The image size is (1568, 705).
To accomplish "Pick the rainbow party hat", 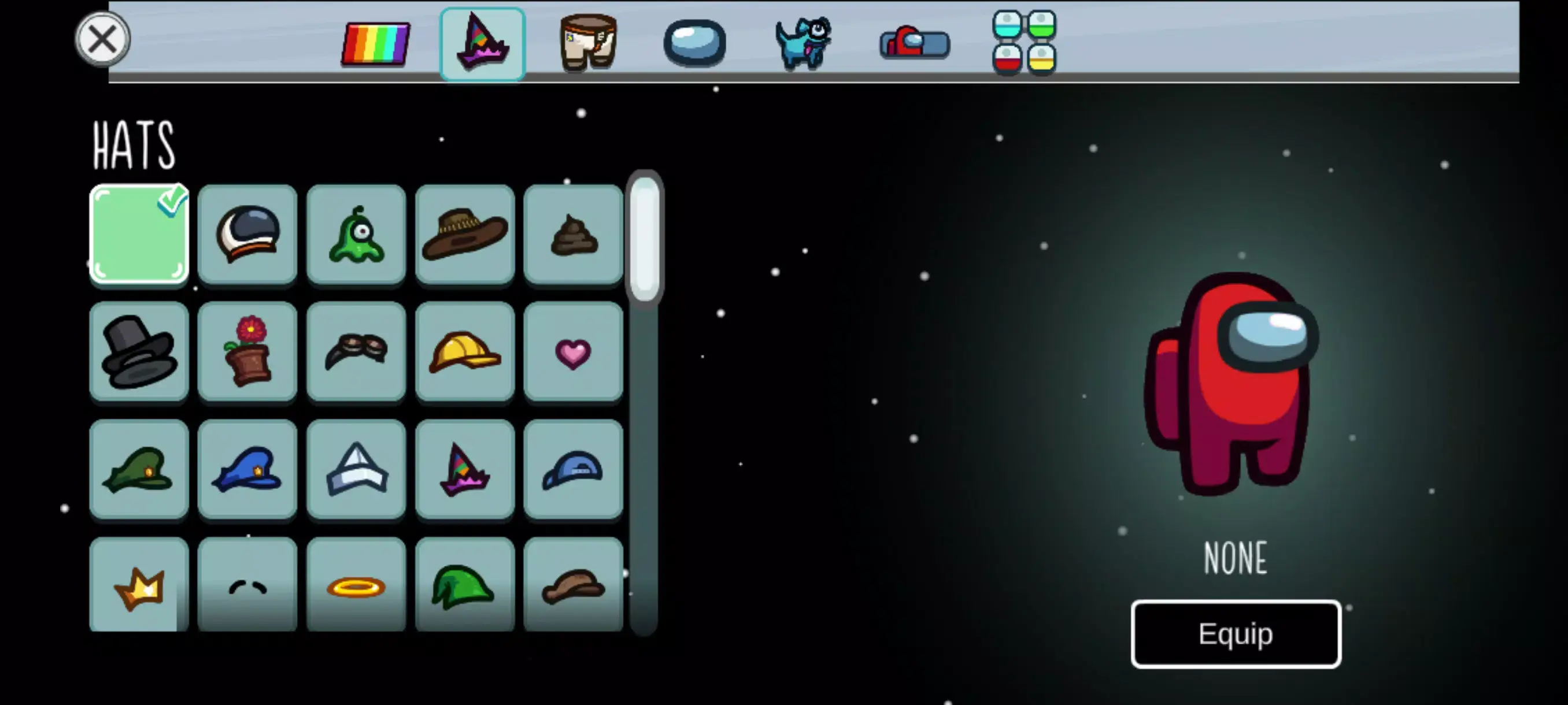I will click(x=465, y=469).
